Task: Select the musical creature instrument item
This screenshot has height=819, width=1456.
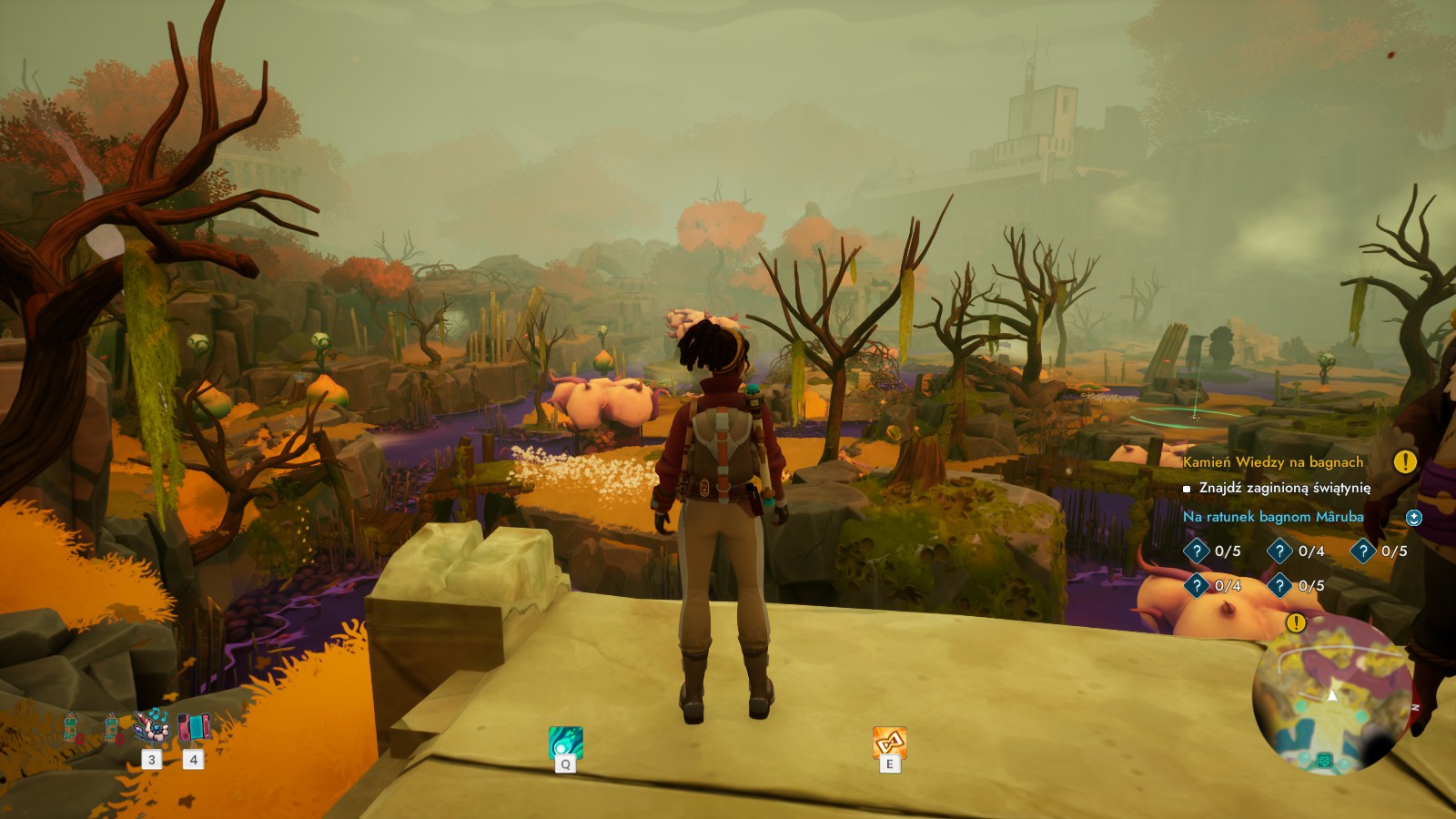Action: tap(151, 727)
